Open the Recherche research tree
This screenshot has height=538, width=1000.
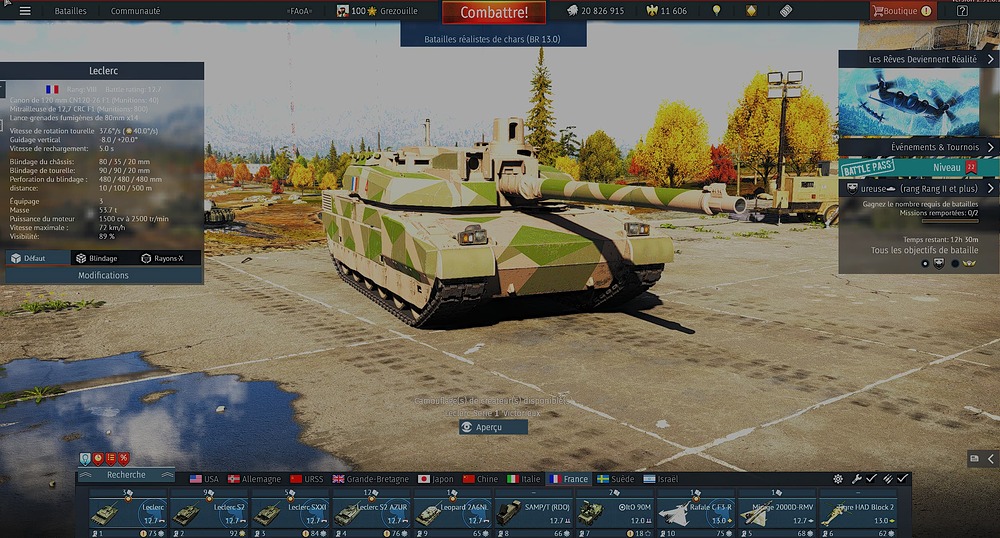pos(126,475)
